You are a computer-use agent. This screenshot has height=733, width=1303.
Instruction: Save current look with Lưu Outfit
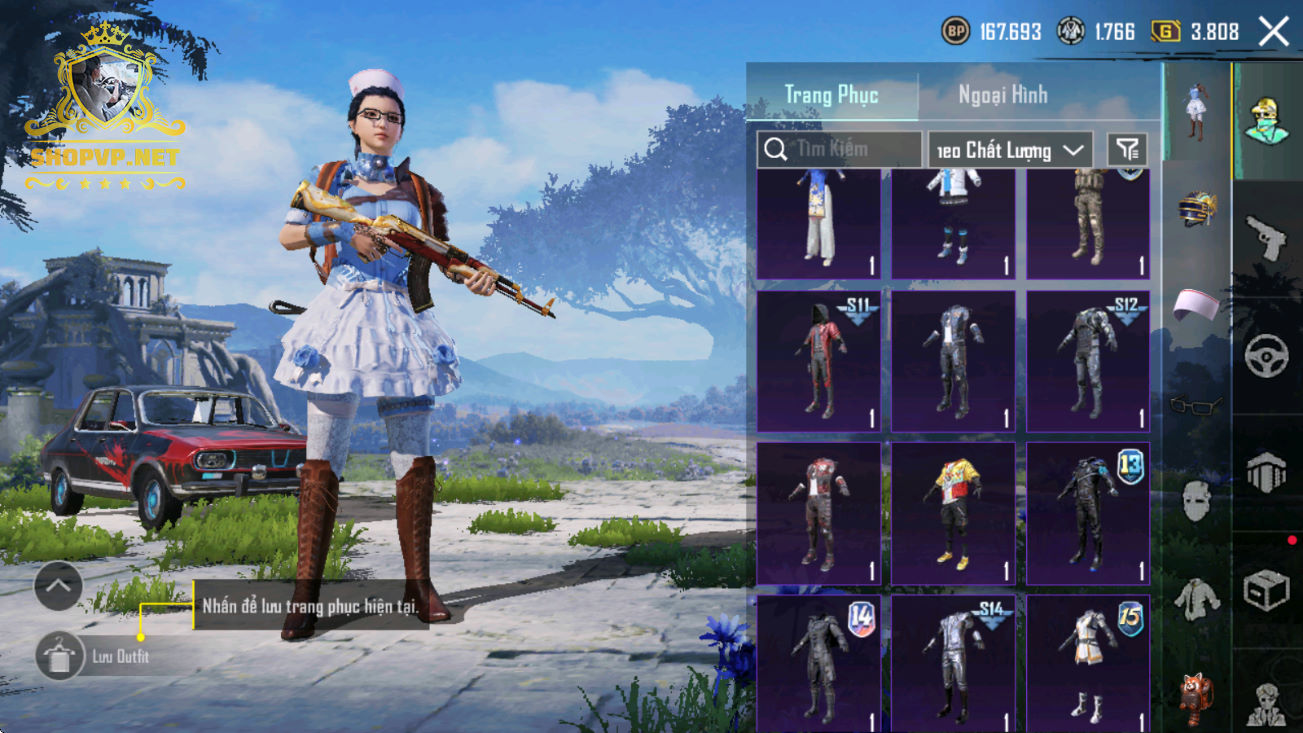[59, 657]
